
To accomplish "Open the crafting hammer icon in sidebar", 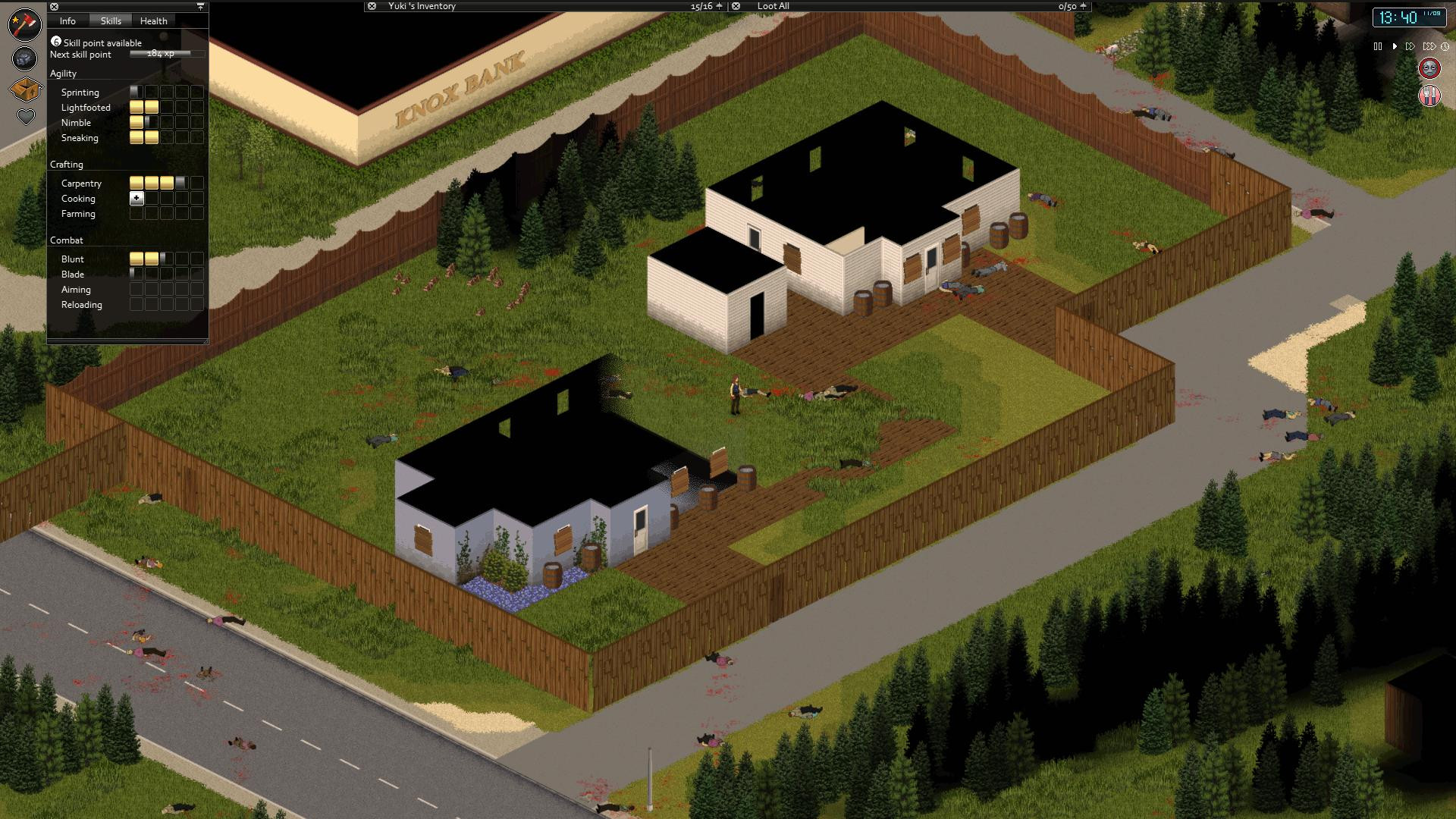I will (25, 23).
